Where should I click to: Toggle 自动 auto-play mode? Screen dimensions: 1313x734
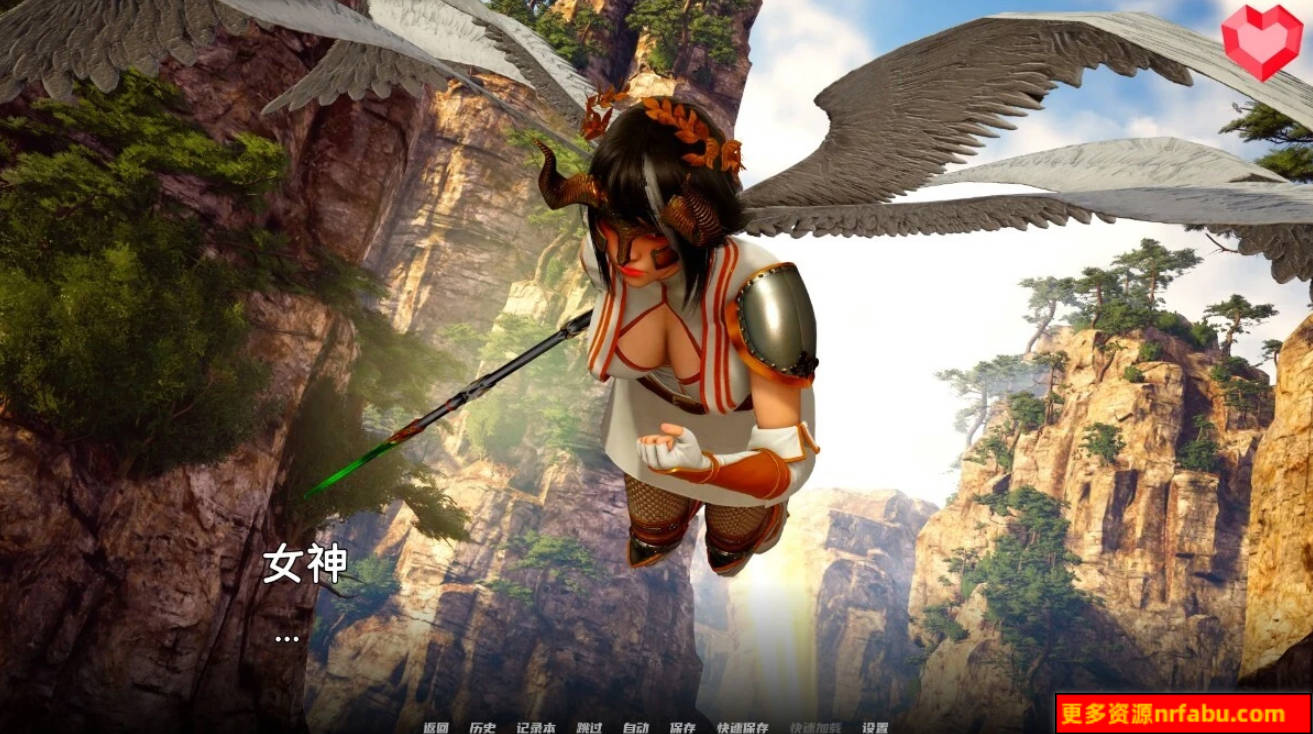pos(635,727)
